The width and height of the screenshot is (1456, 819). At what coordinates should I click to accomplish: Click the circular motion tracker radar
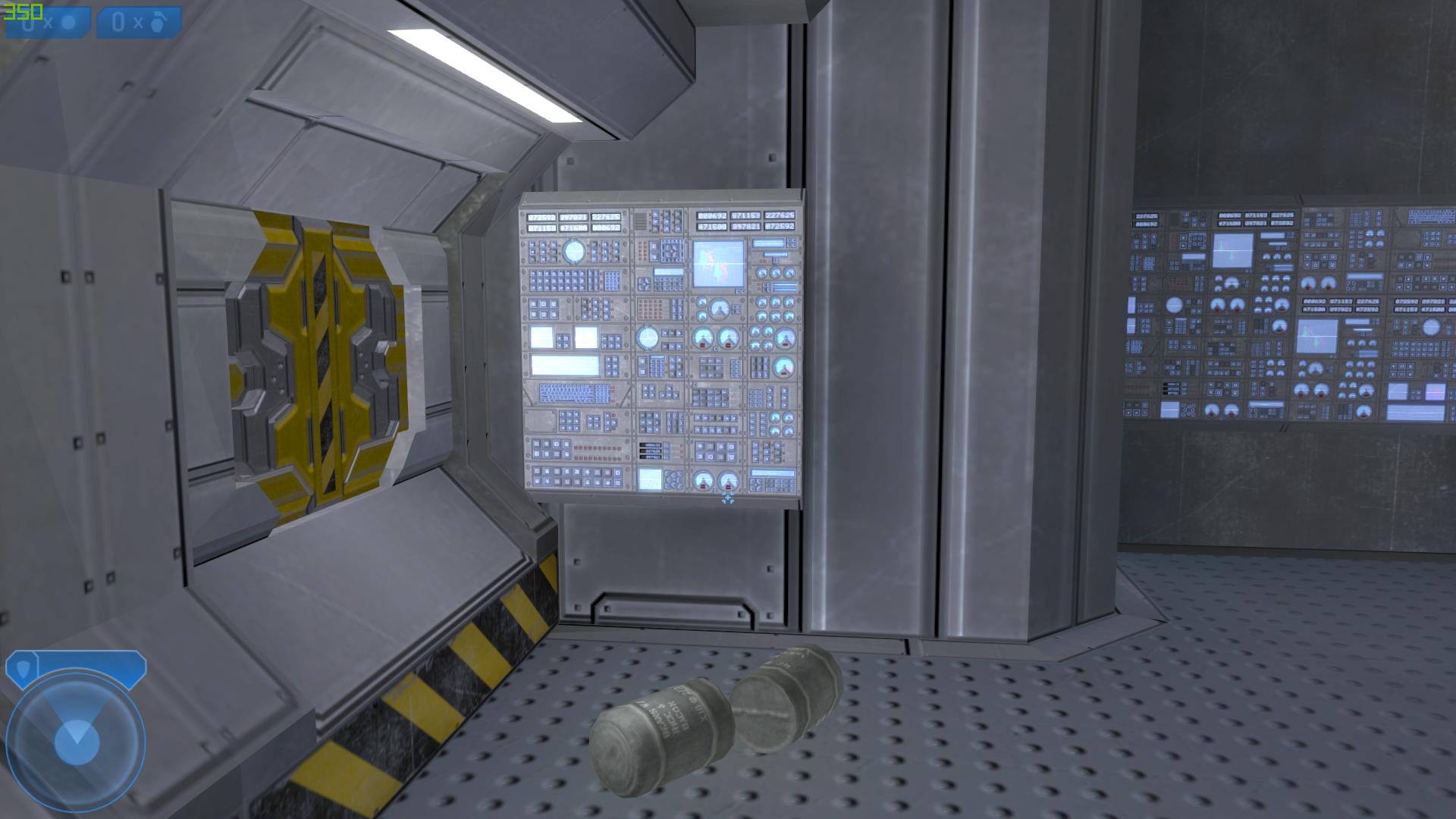(75, 738)
